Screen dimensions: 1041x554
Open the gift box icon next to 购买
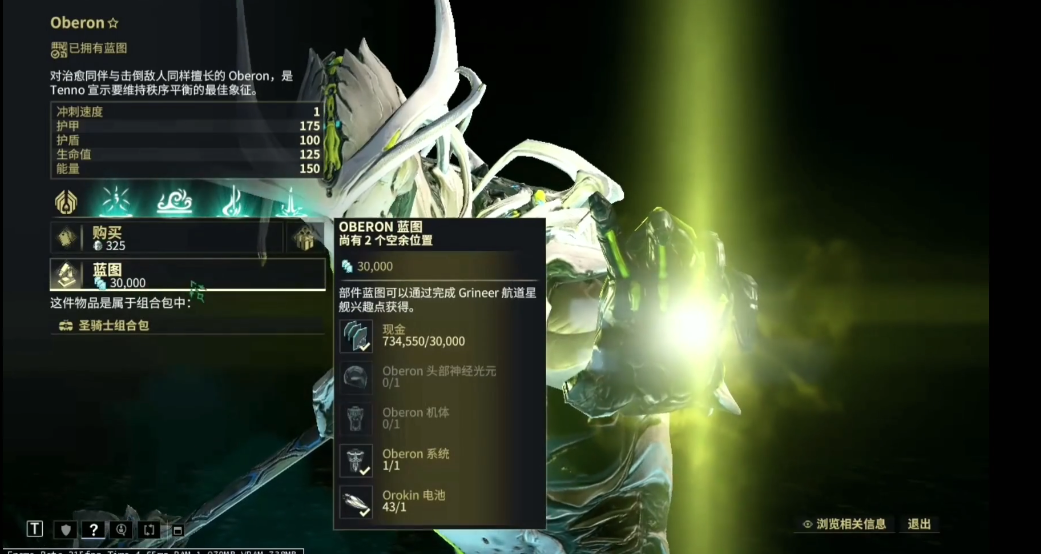(303, 237)
